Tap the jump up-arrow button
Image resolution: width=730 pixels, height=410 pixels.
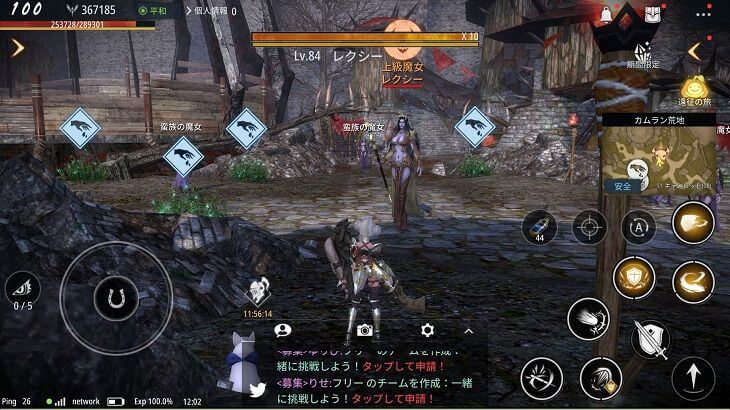pos(693,379)
